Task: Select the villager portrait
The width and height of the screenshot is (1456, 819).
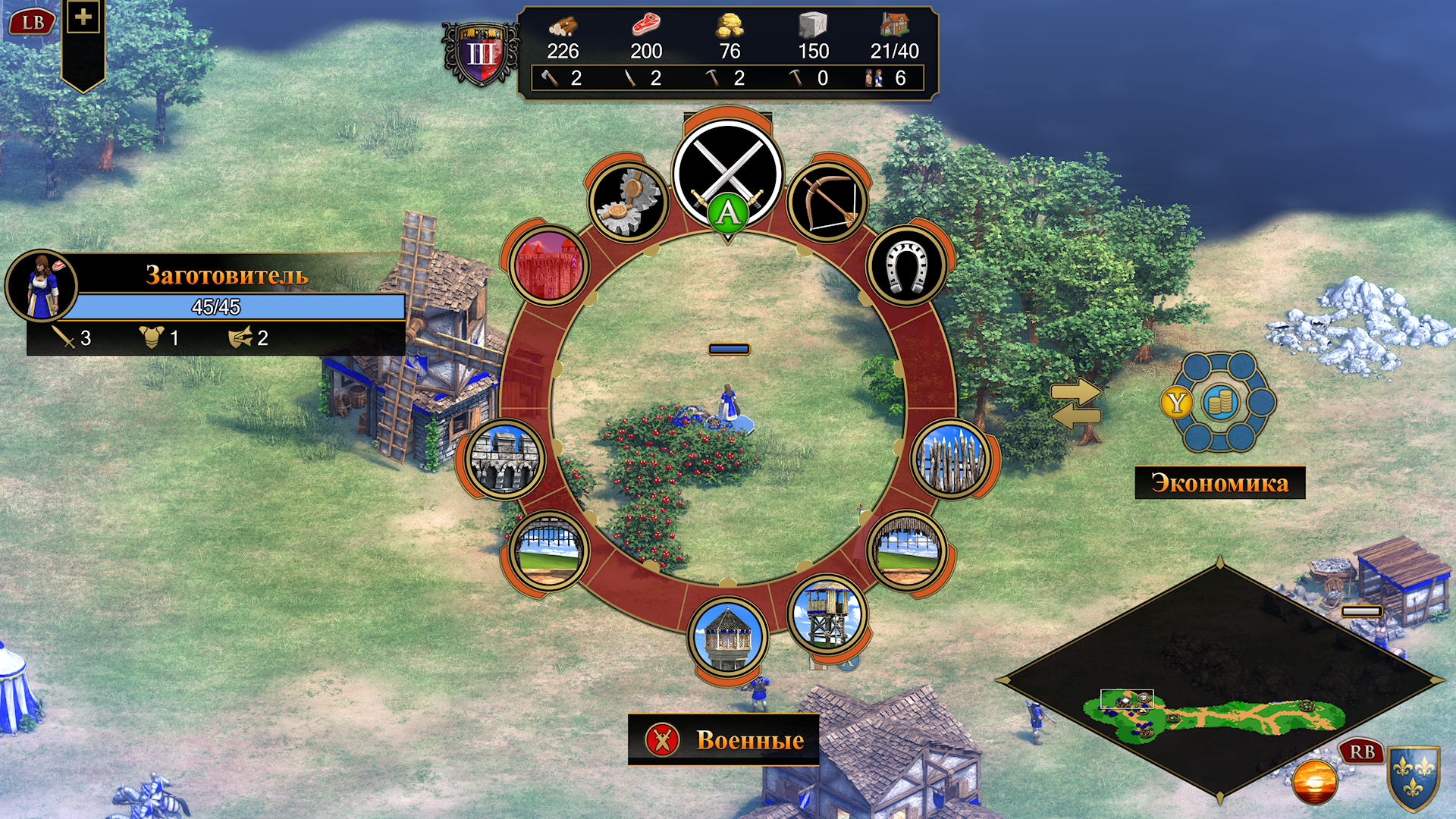Action: click(42, 287)
